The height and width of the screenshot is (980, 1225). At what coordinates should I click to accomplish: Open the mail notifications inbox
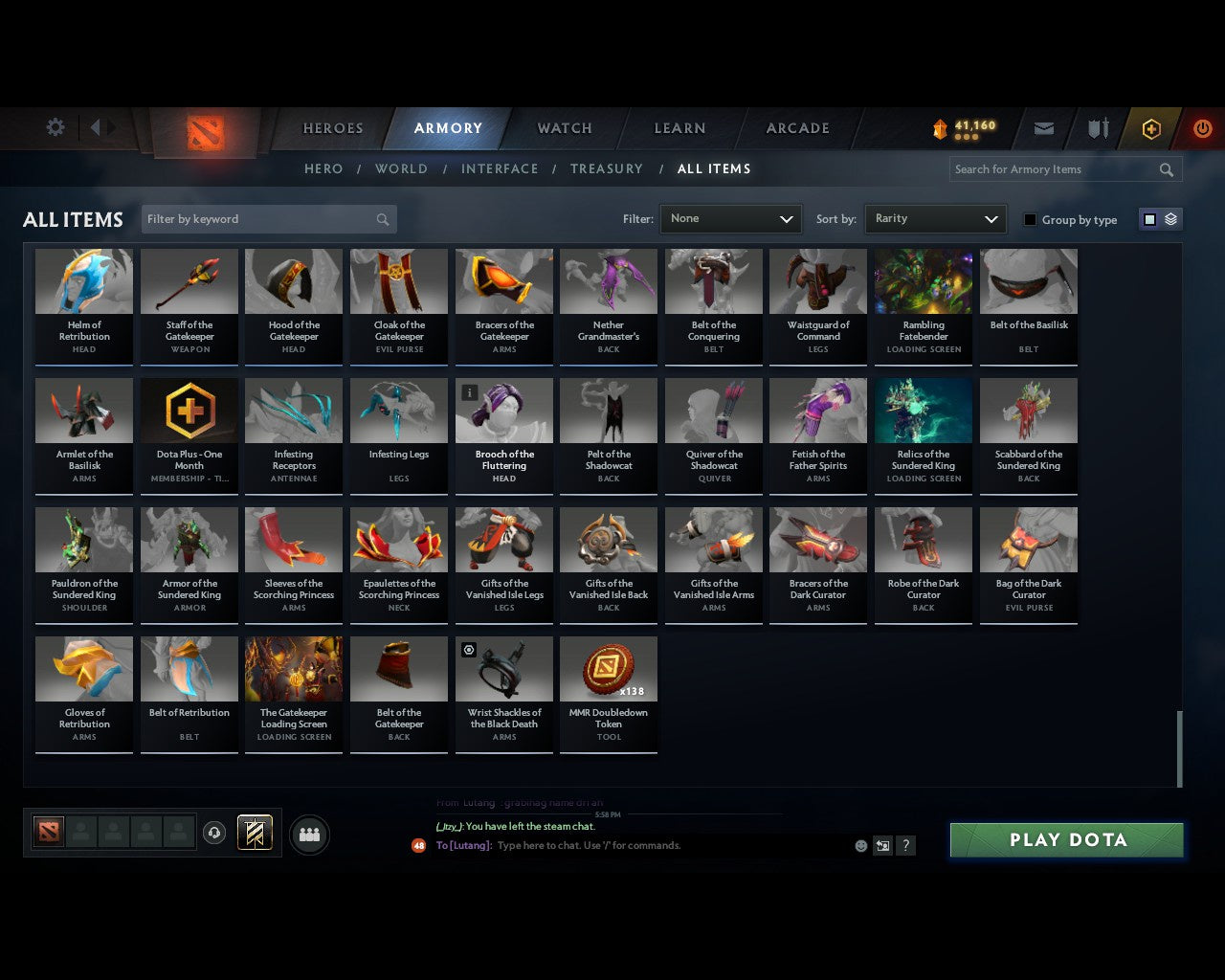1043,128
